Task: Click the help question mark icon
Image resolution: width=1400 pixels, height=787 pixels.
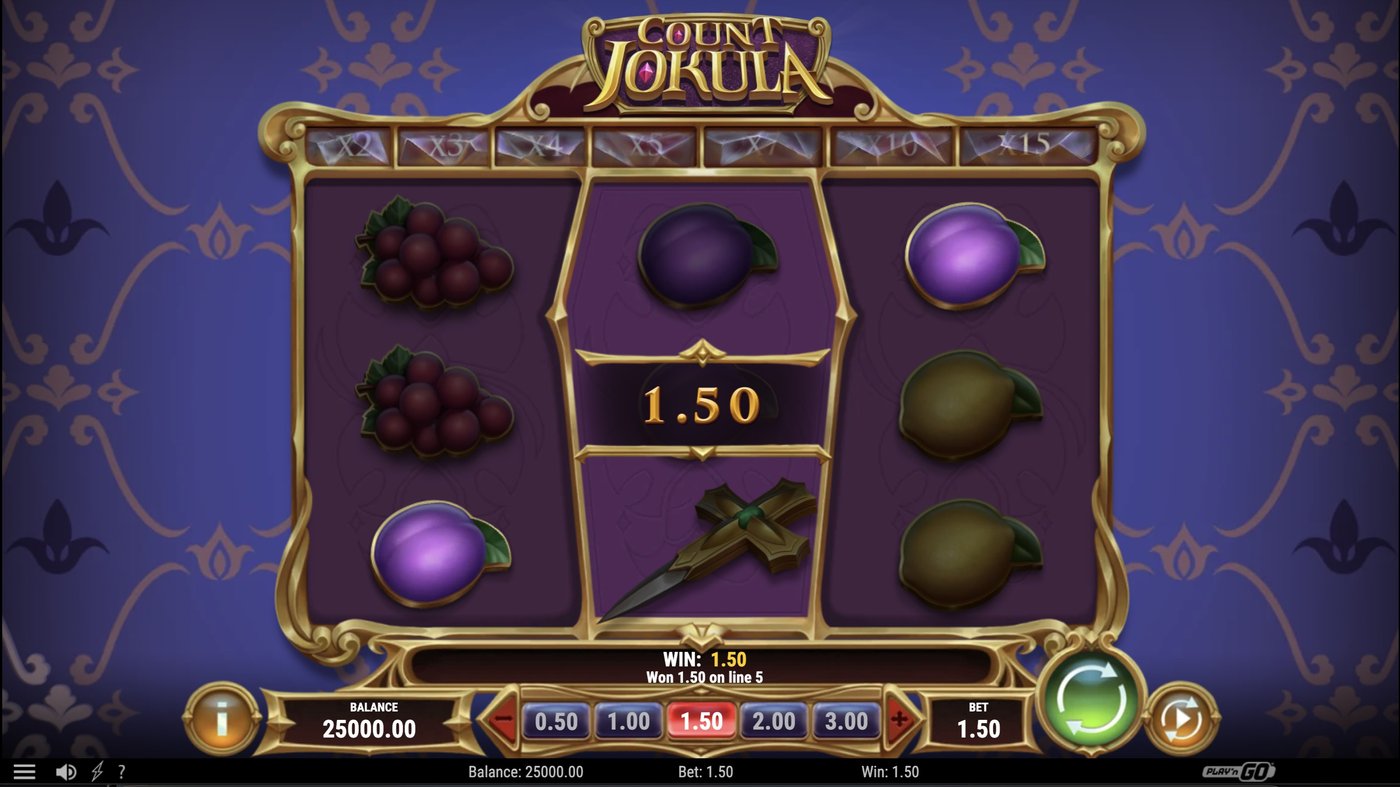Action: 122,771
